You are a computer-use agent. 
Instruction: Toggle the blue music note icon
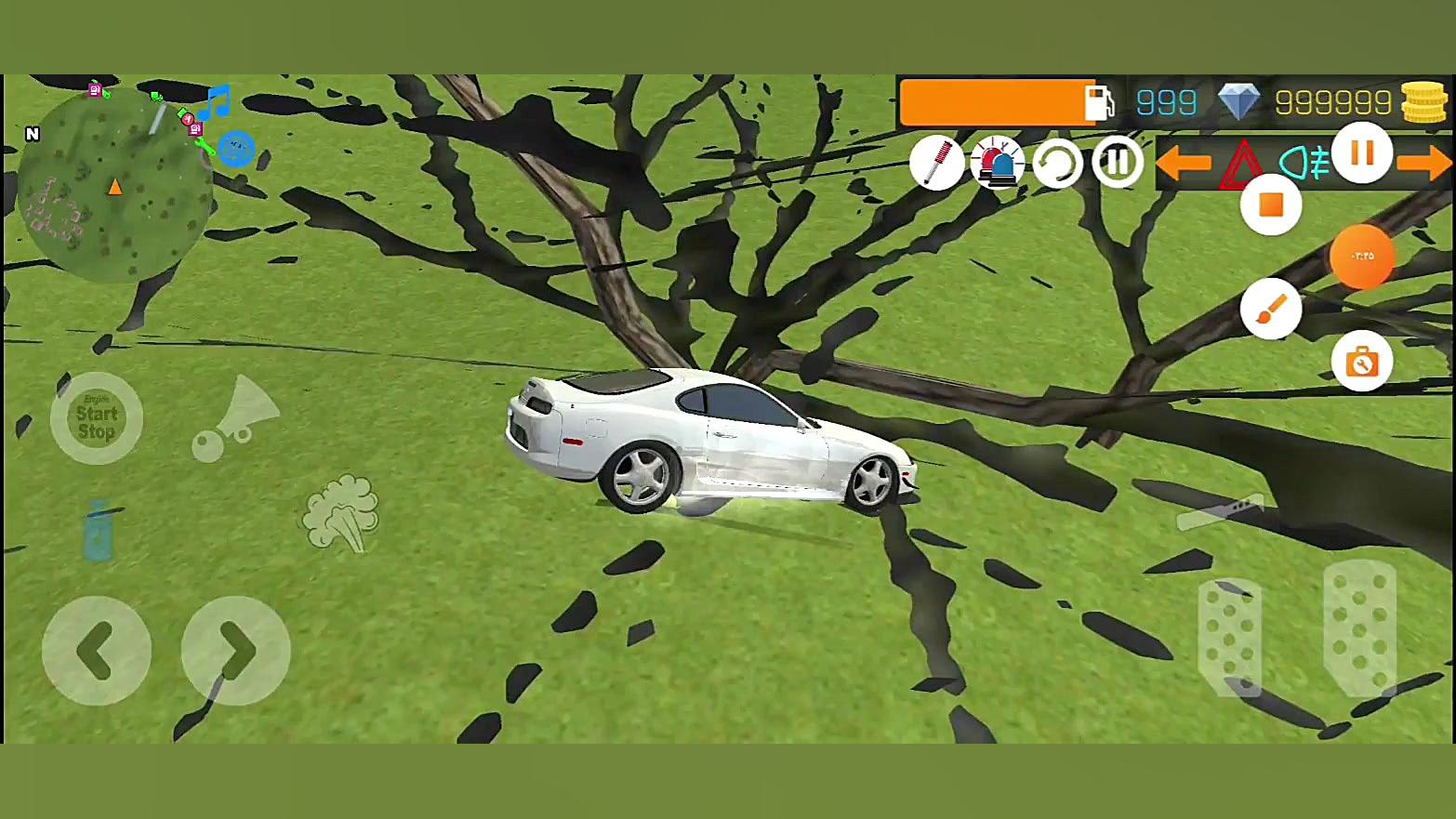click(217, 101)
